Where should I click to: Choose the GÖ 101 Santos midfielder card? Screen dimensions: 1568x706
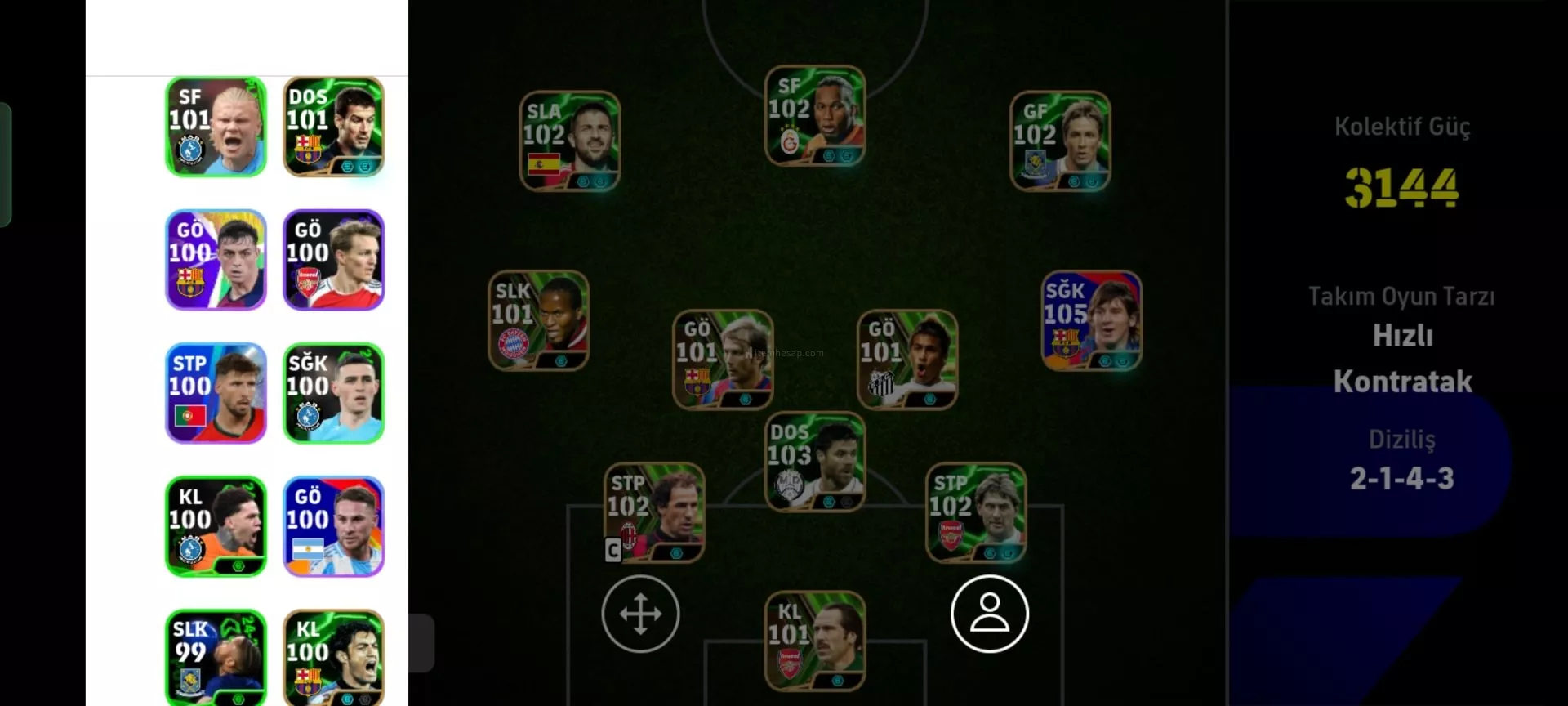(906, 359)
